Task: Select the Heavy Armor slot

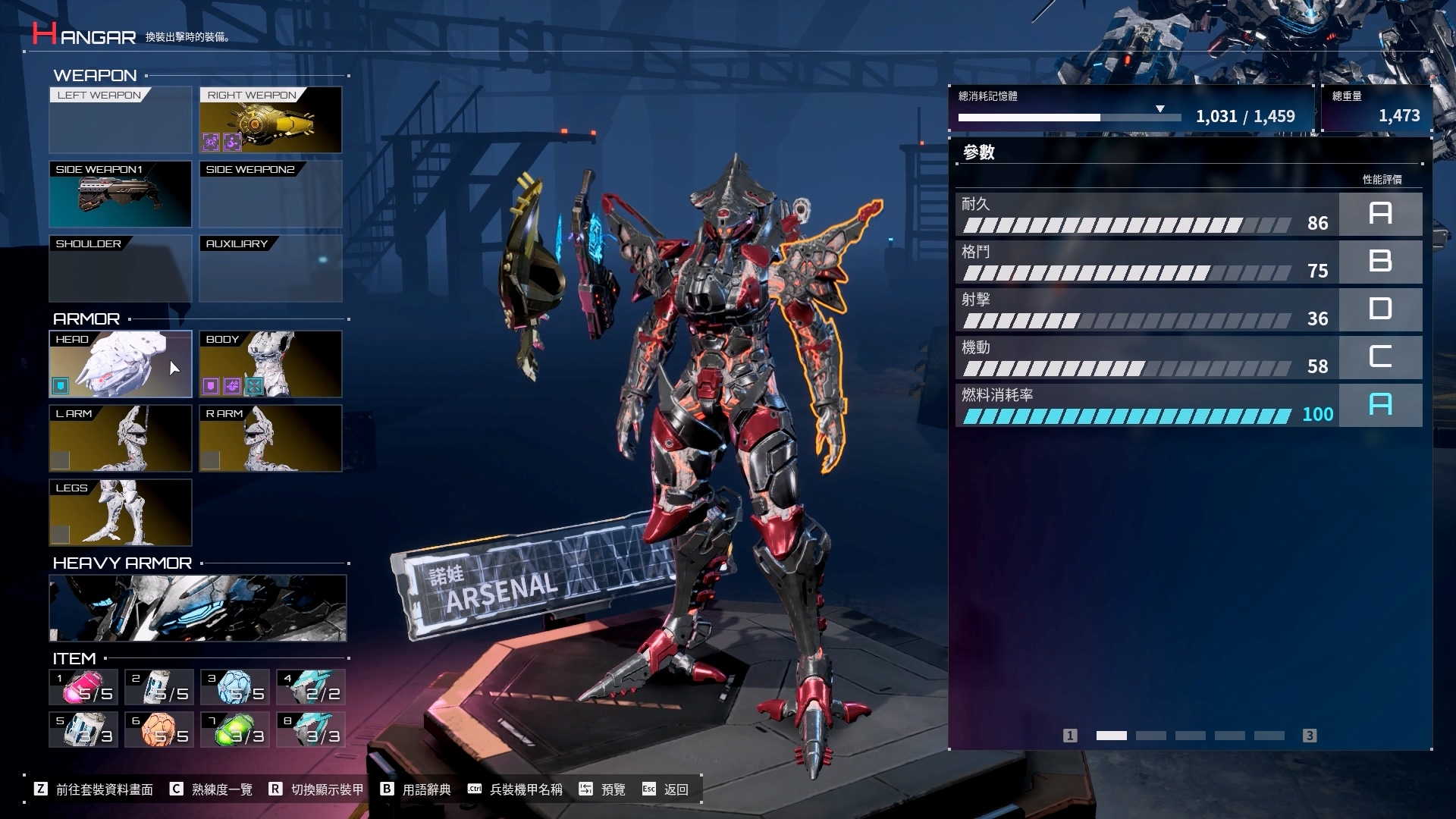Action: (197, 608)
